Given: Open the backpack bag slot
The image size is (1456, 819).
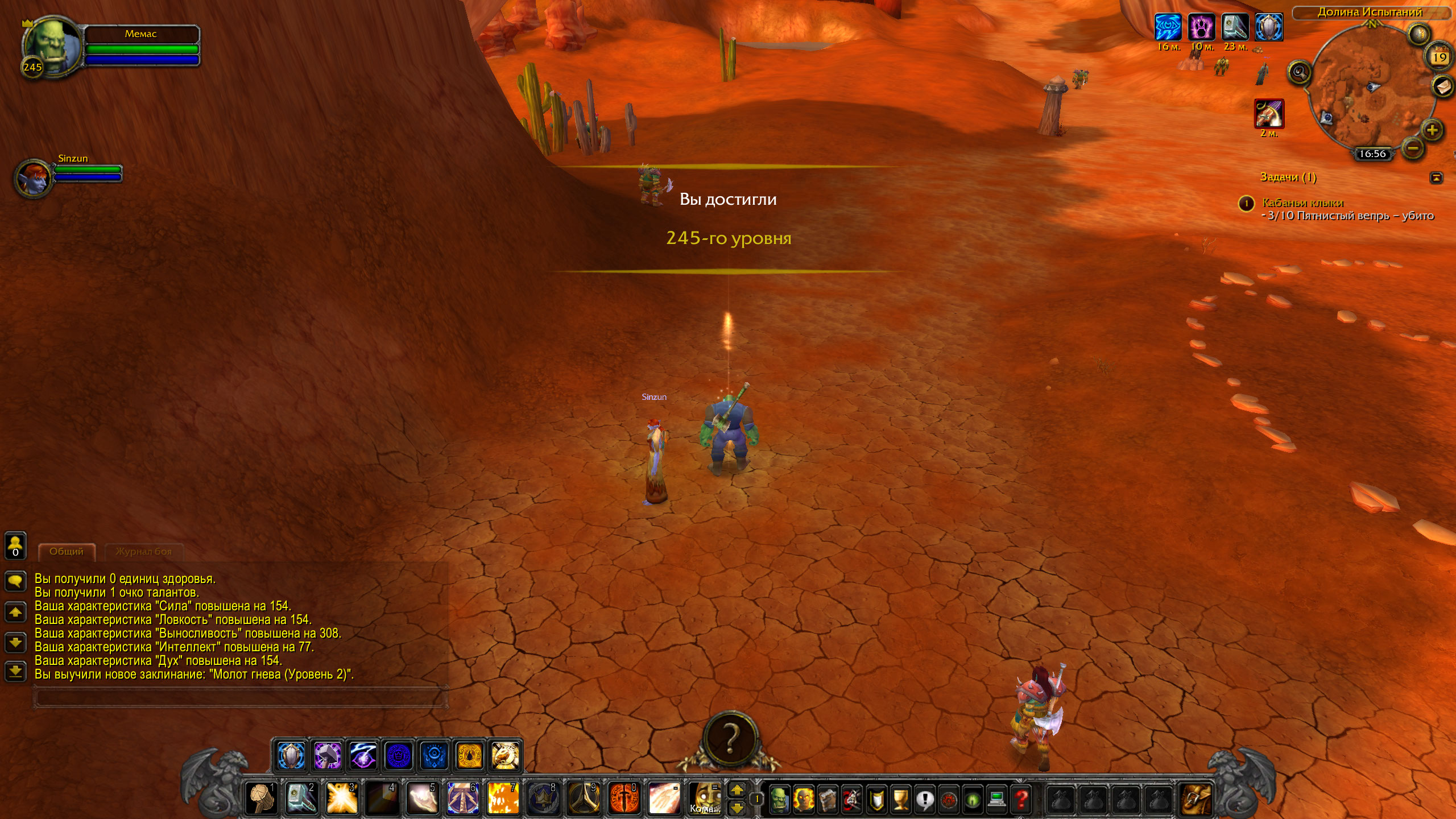Looking at the screenshot, I should point(1196,799).
